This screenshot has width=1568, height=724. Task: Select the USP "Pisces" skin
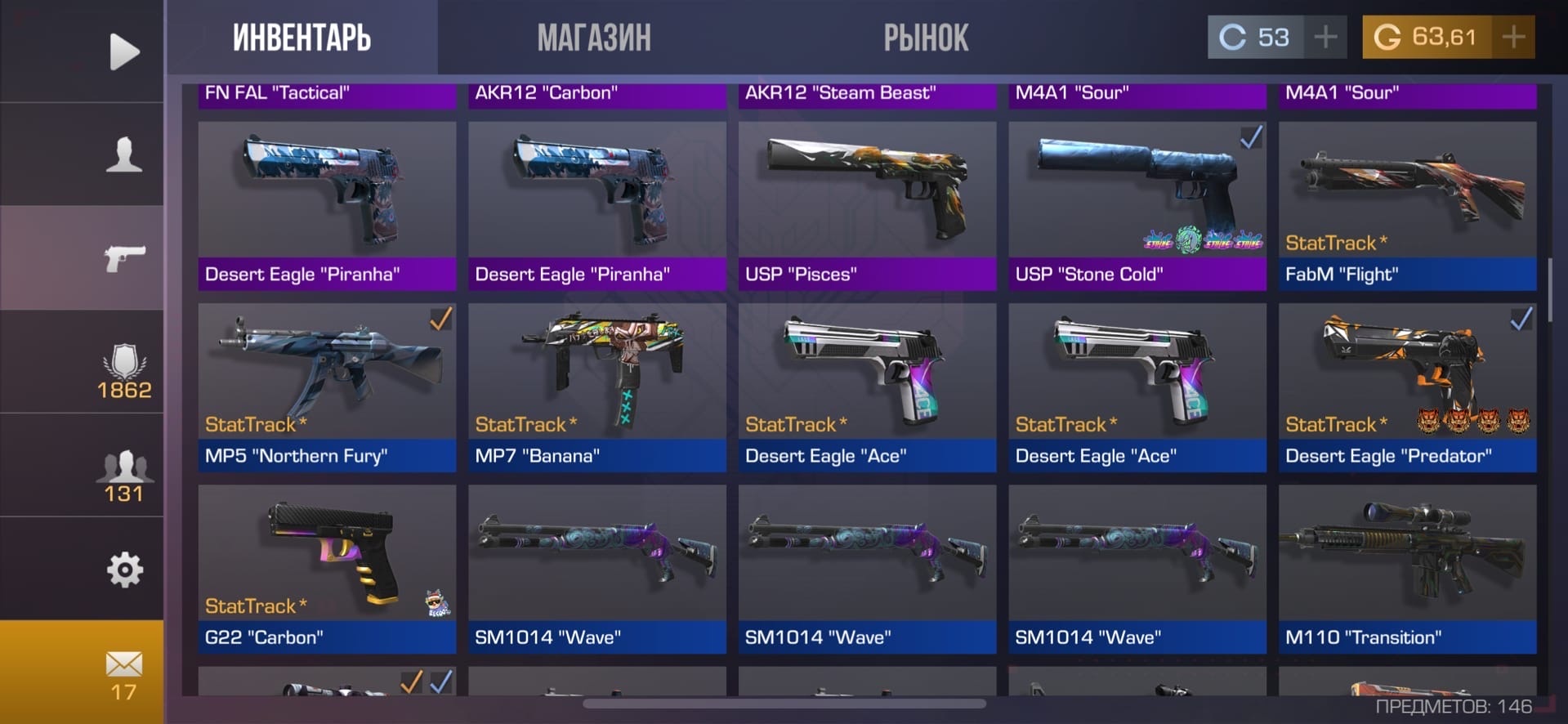pyautogui.click(x=867, y=206)
